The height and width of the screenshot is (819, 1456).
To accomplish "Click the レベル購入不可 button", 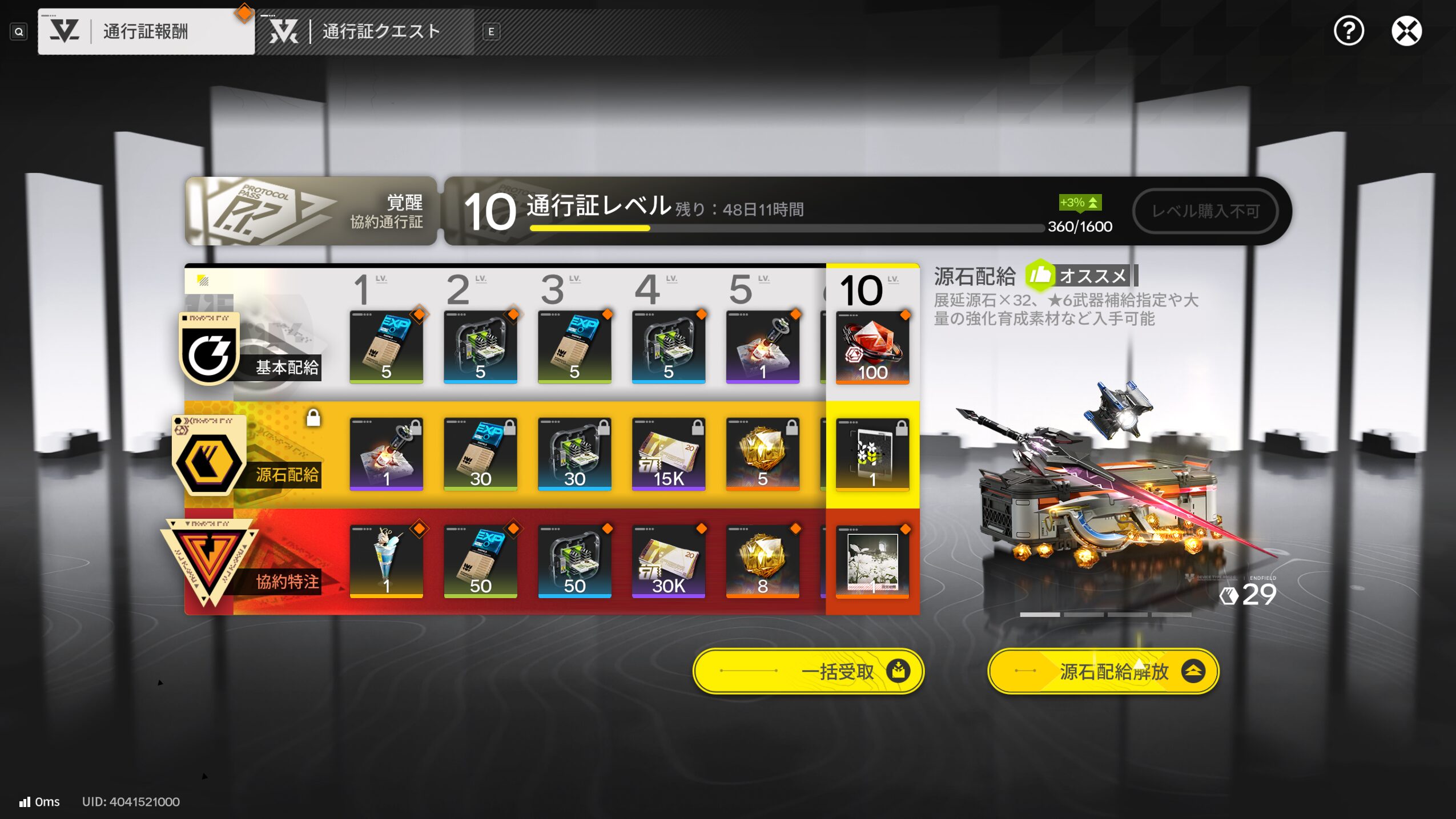I will (1205, 211).
